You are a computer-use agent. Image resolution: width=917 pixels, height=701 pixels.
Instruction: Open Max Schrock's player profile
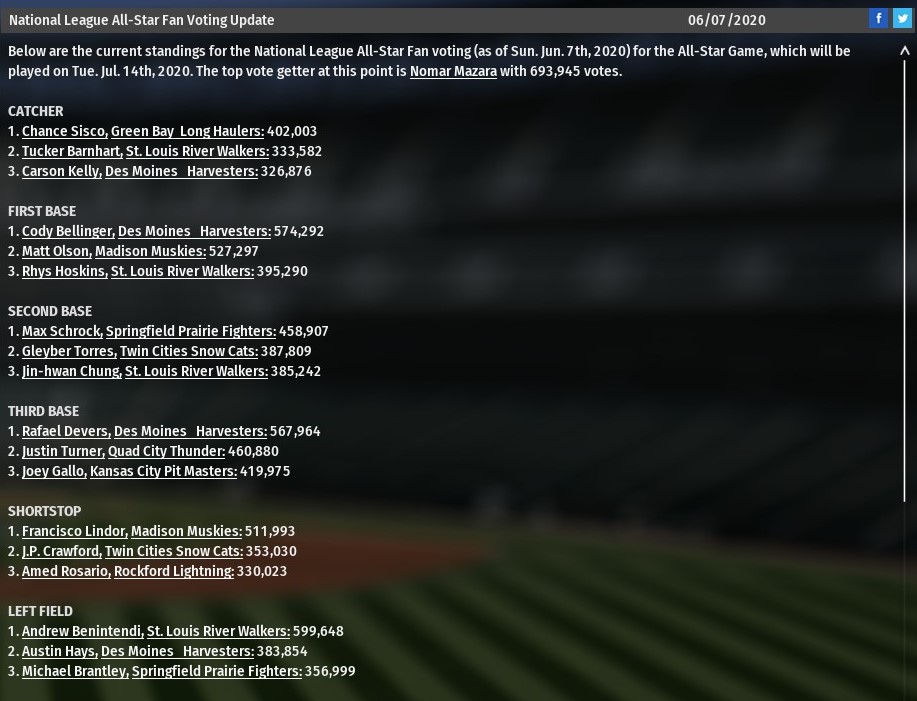pos(61,331)
